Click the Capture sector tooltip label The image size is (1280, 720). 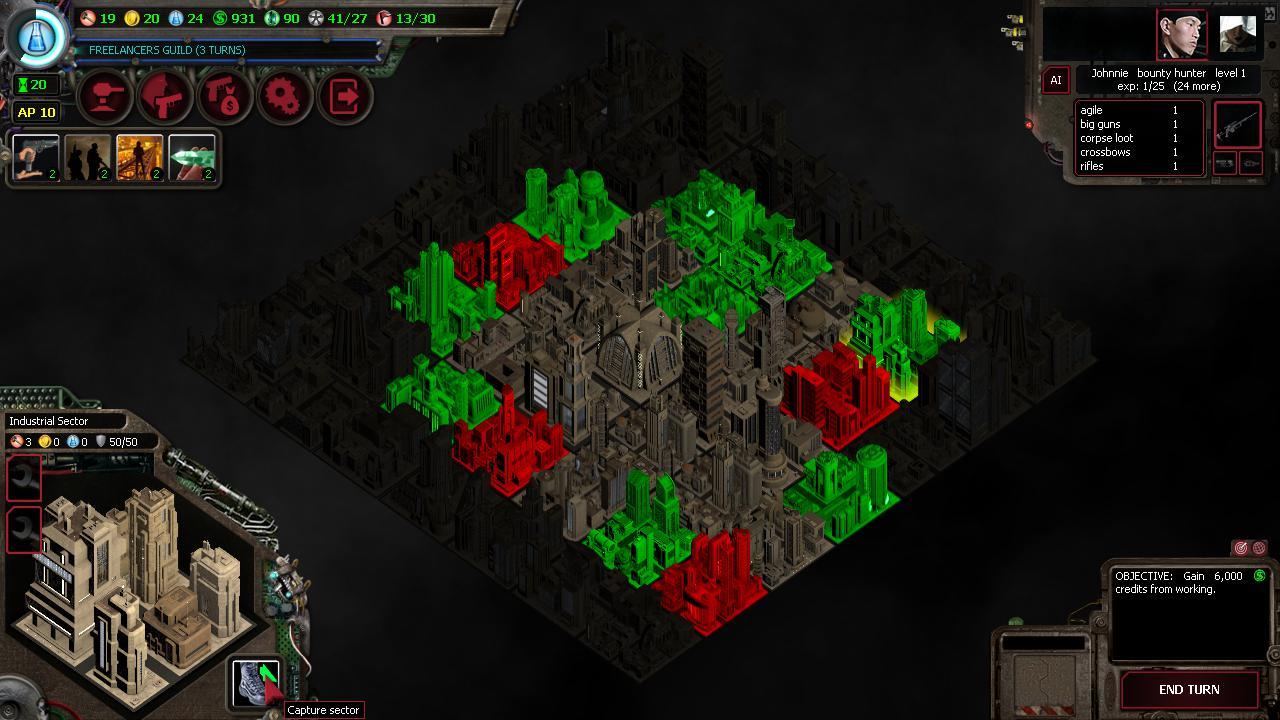click(x=322, y=710)
